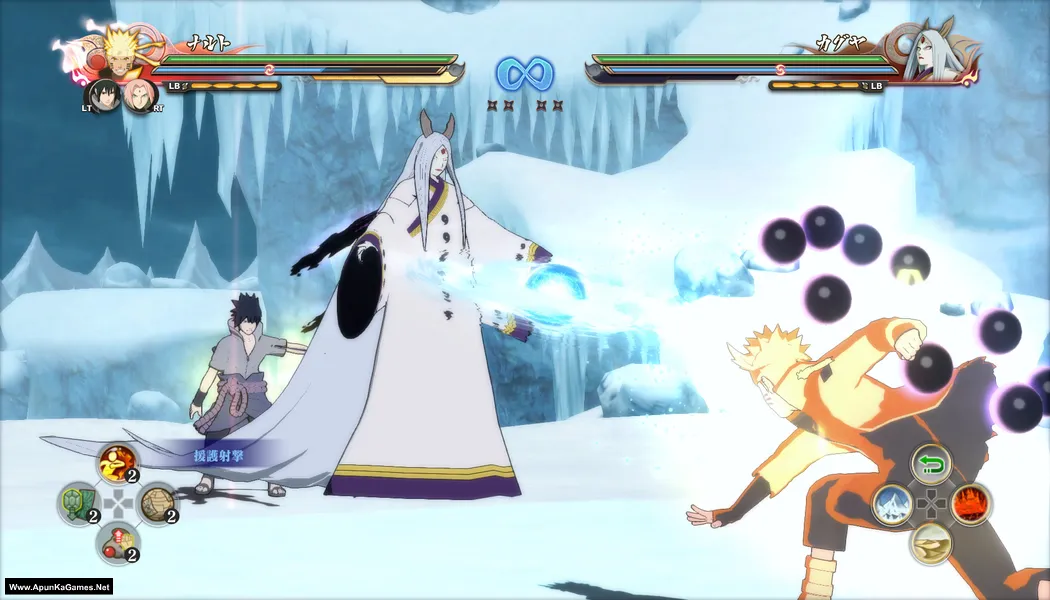Click the green return arrow icon
This screenshot has height=600, width=1050.
(931, 464)
